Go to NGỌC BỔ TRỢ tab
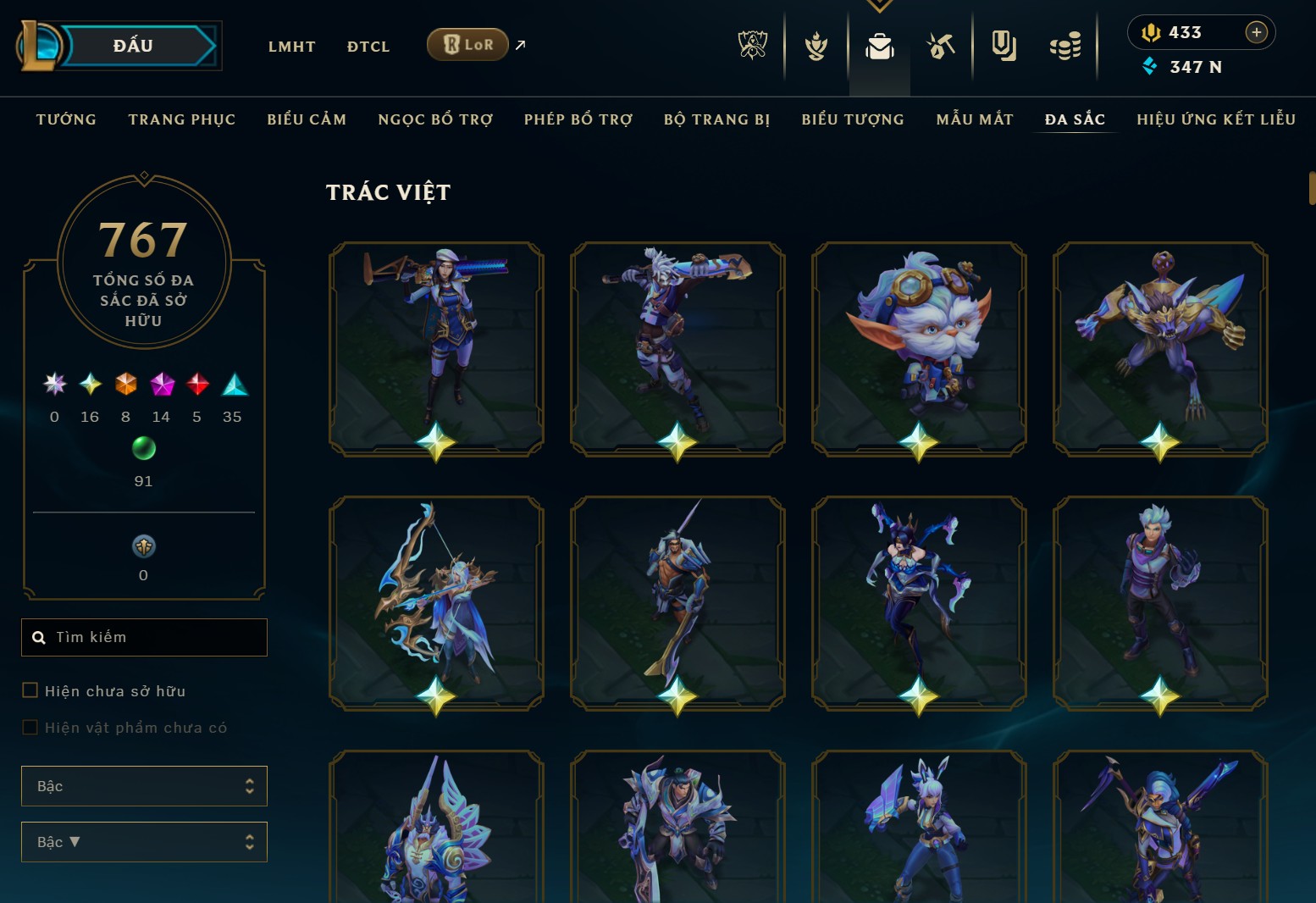This screenshot has height=903, width=1316. tap(435, 119)
